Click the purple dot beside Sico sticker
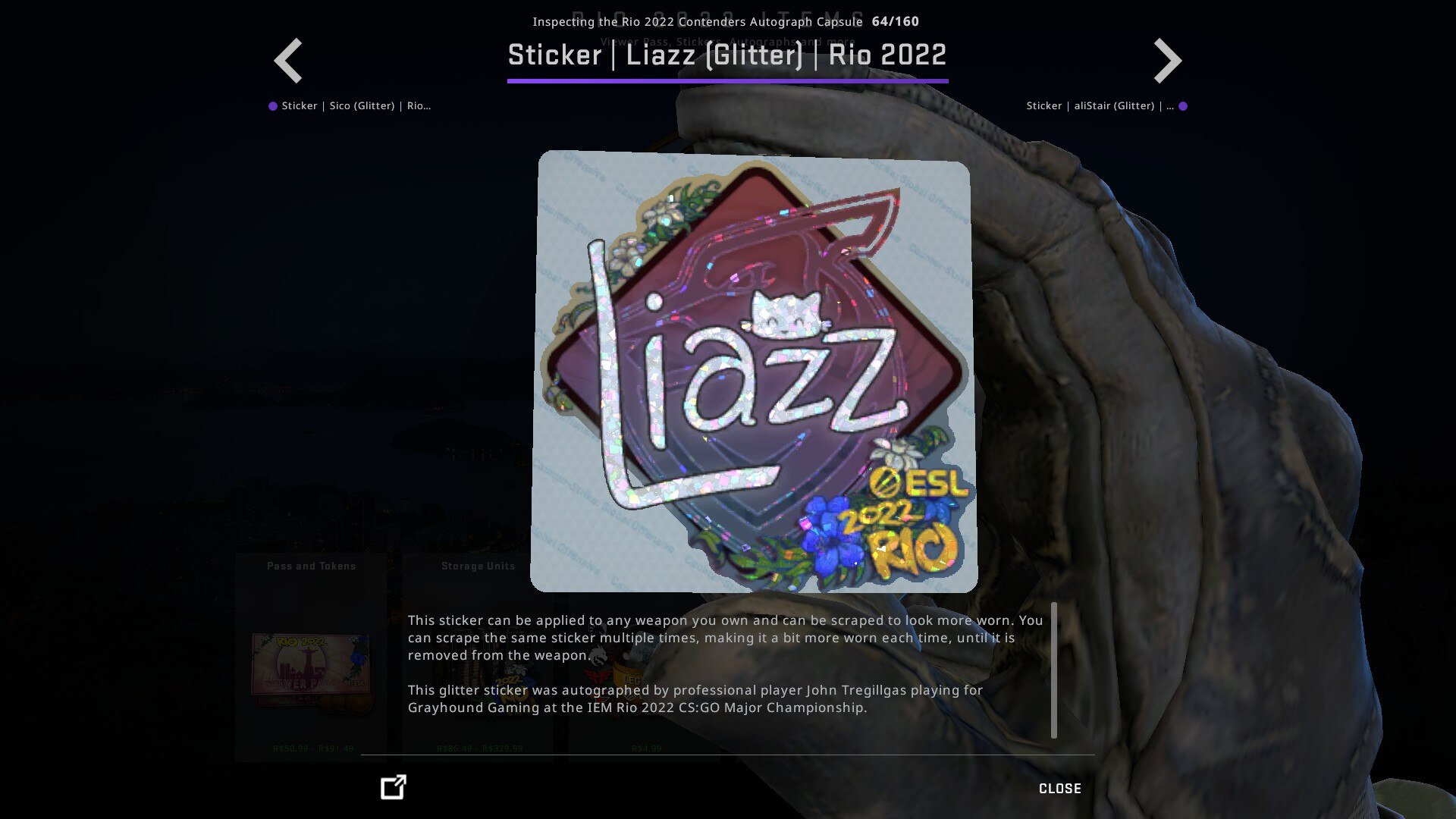The height and width of the screenshot is (819, 1456). click(x=271, y=105)
